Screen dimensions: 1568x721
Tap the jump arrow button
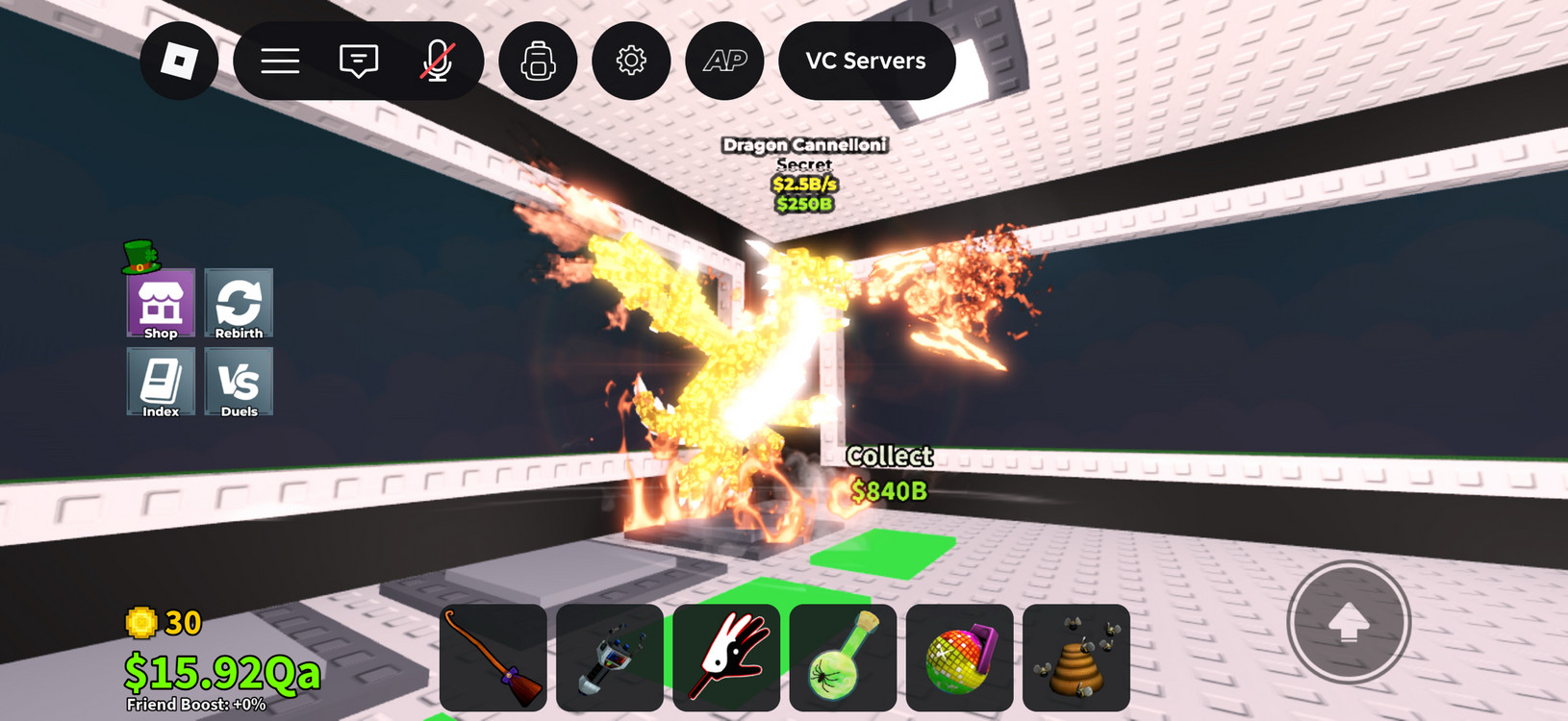click(1349, 622)
